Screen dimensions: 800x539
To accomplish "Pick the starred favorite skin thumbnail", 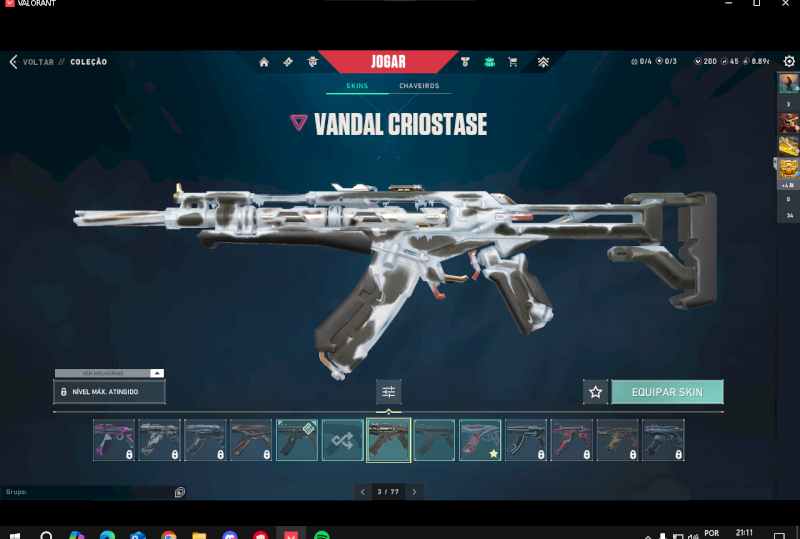I will coord(480,440).
